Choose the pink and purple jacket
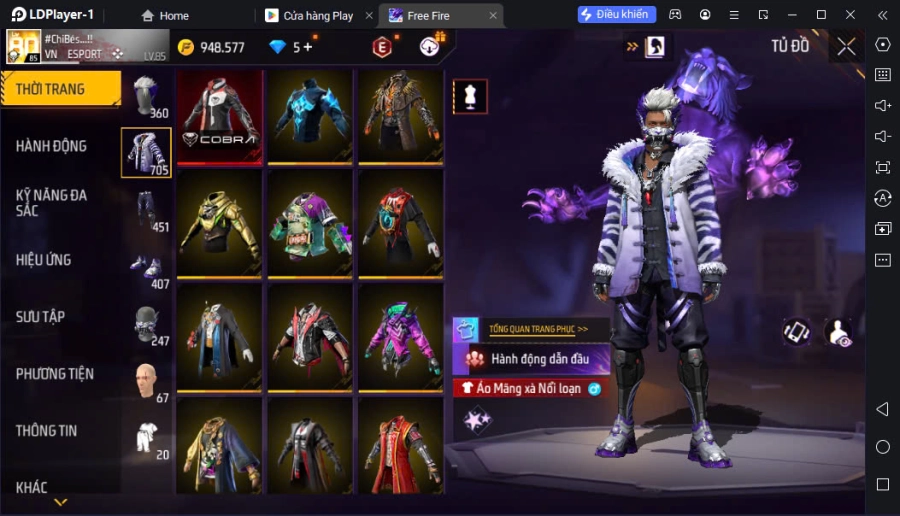 click(x=401, y=337)
